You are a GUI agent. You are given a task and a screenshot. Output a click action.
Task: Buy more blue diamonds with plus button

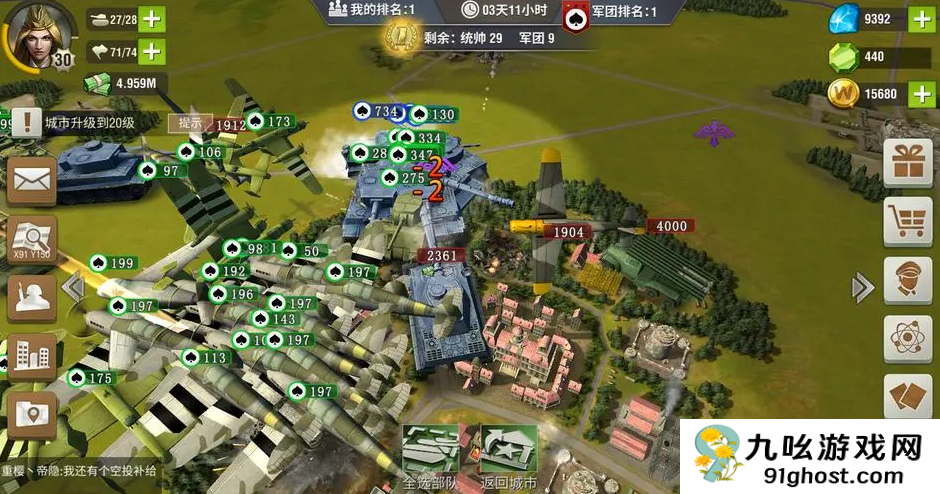[x=920, y=19]
